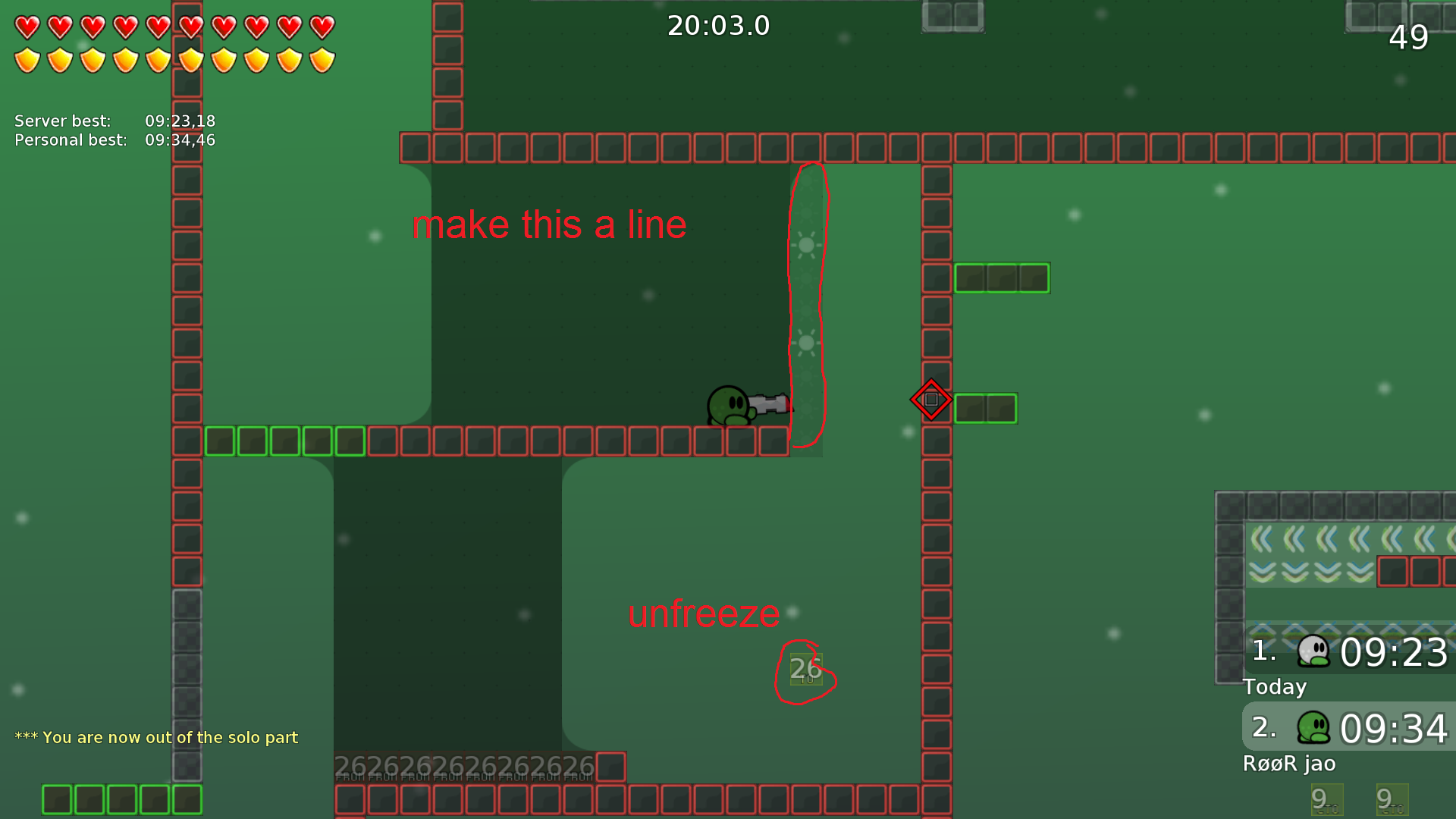Click the red annotation reading unfreeze
The width and height of the screenshot is (1456, 819).
[704, 614]
